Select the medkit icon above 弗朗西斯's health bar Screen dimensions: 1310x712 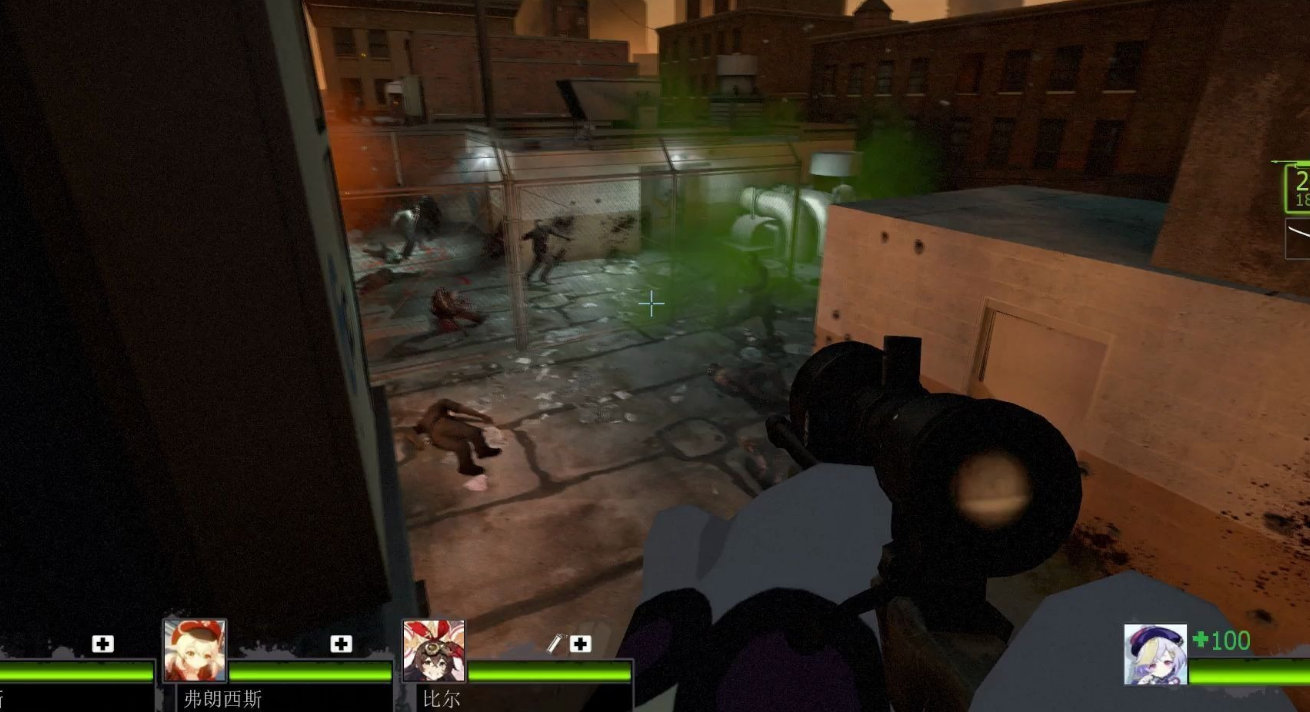point(341,644)
